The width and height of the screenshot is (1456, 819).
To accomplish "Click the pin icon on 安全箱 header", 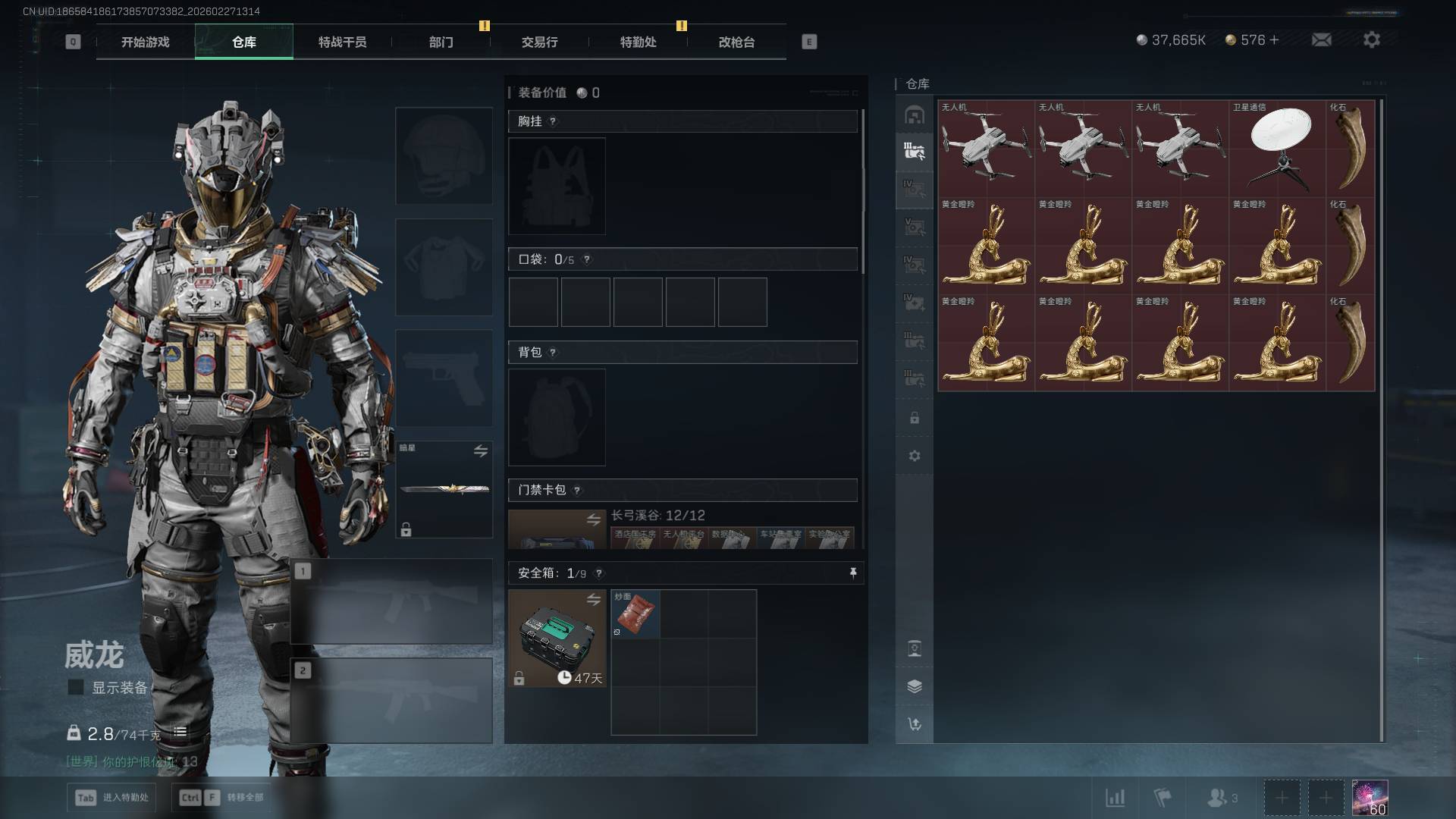I will [x=853, y=573].
